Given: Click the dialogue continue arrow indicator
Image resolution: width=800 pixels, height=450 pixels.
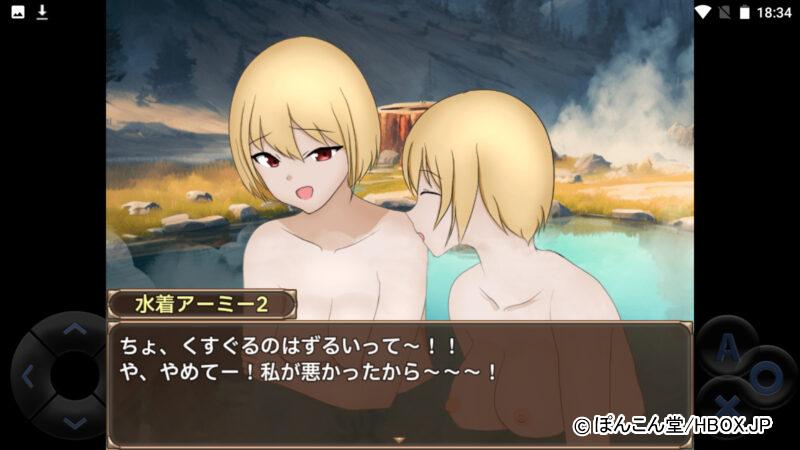Looking at the screenshot, I should (399, 439).
